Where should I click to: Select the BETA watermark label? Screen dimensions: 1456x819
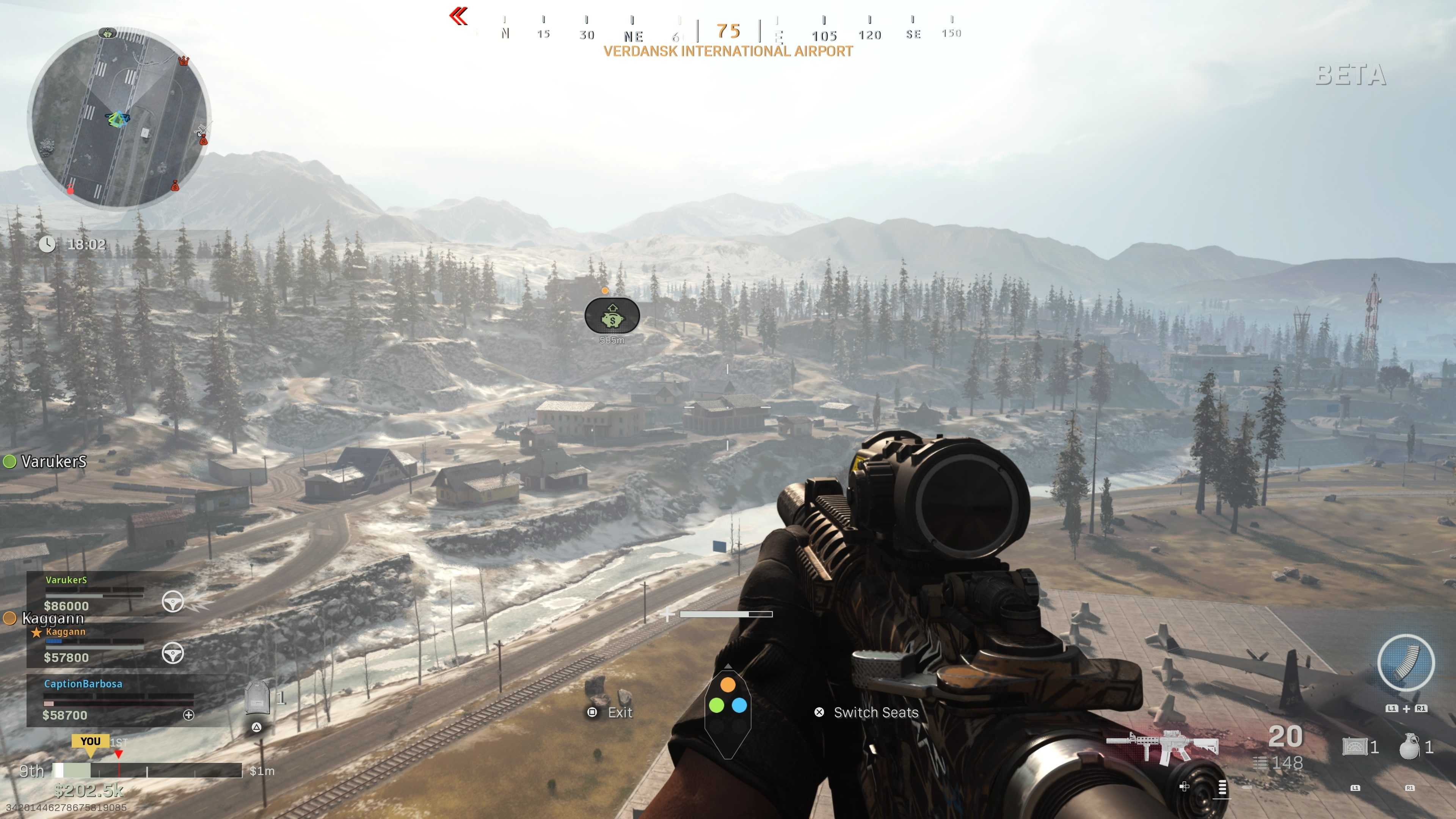point(1351,75)
